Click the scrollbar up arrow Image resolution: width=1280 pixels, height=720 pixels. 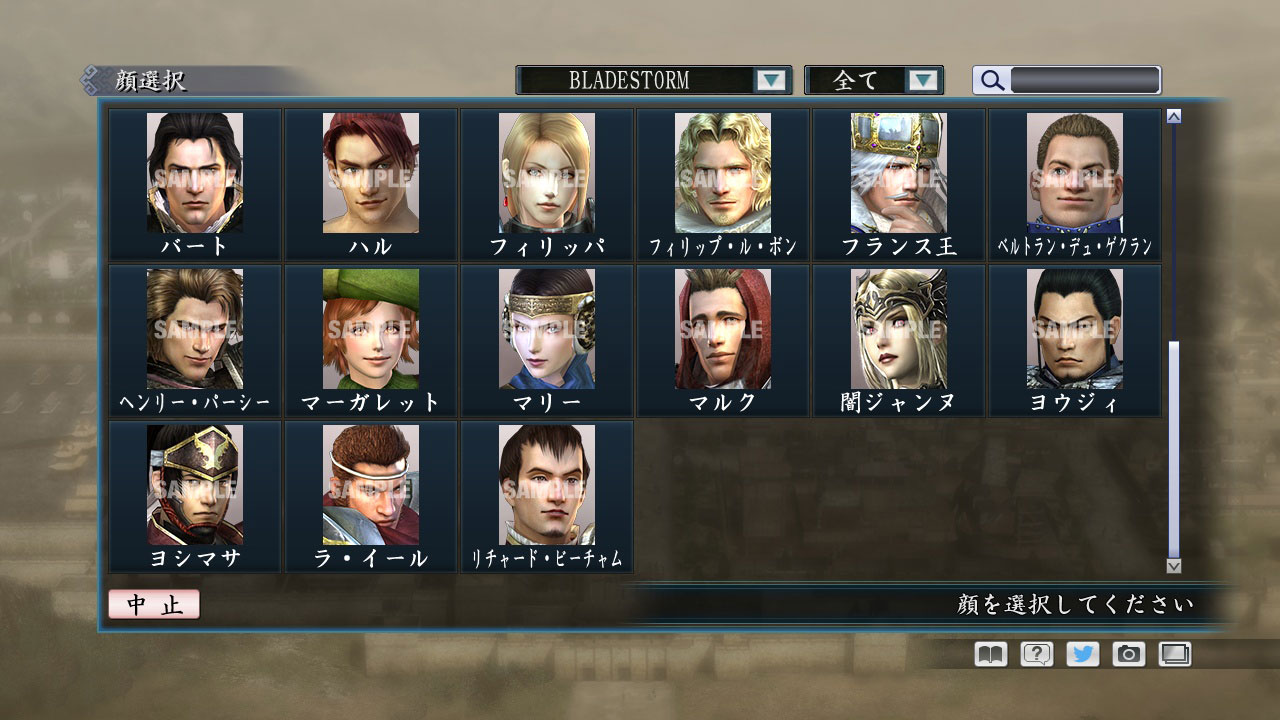[1172, 116]
